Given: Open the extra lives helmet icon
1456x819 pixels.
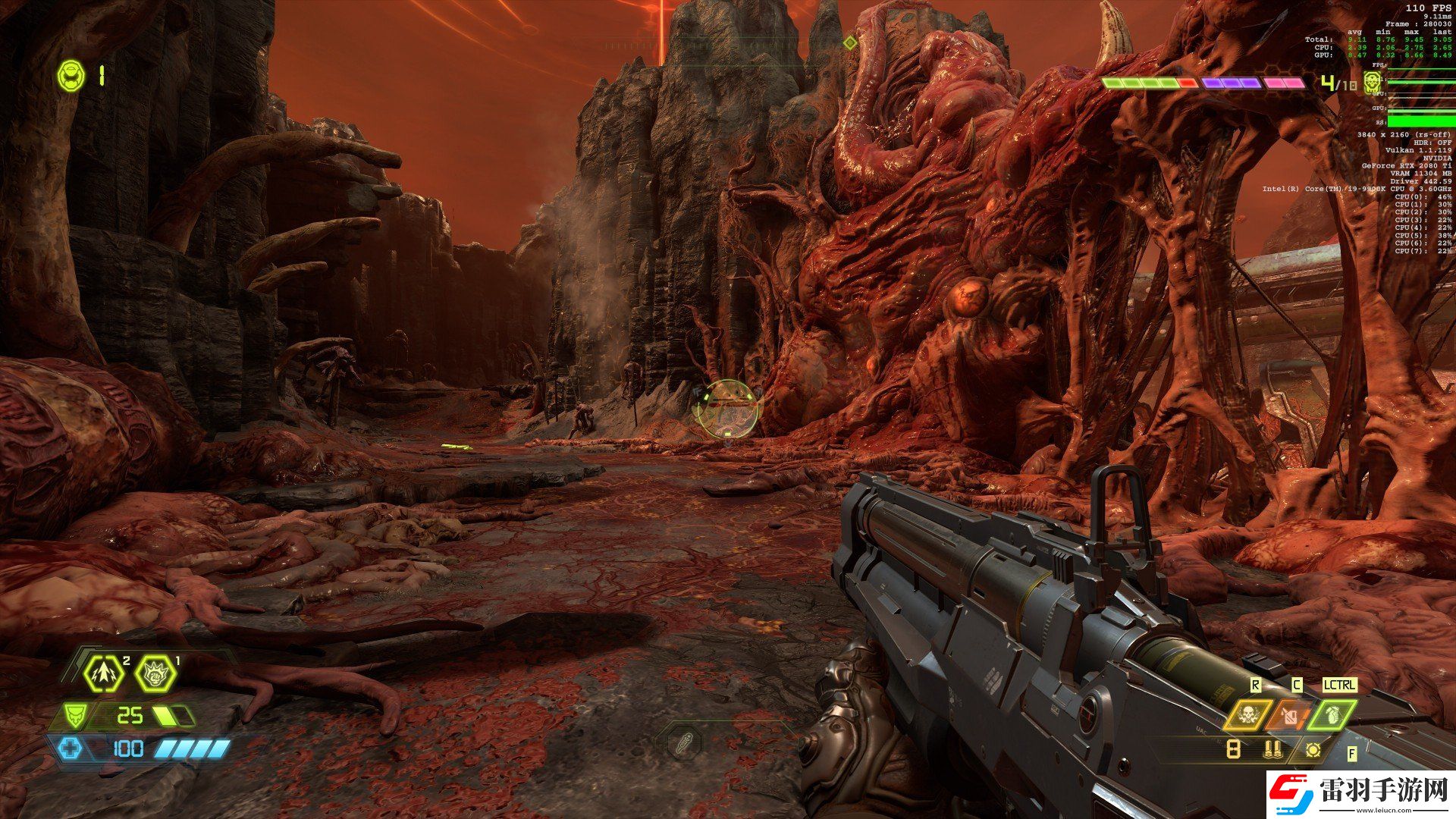Looking at the screenshot, I should point(71,76).
